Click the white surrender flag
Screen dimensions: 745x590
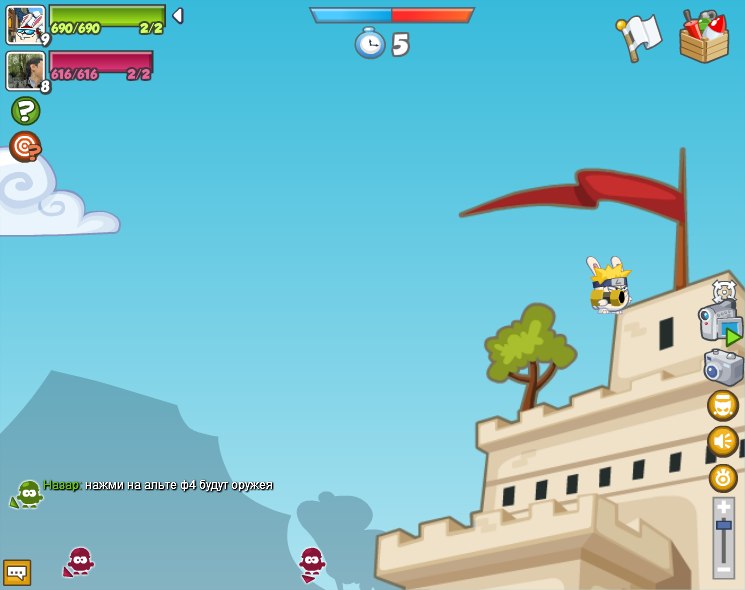(x=639, y=38)
